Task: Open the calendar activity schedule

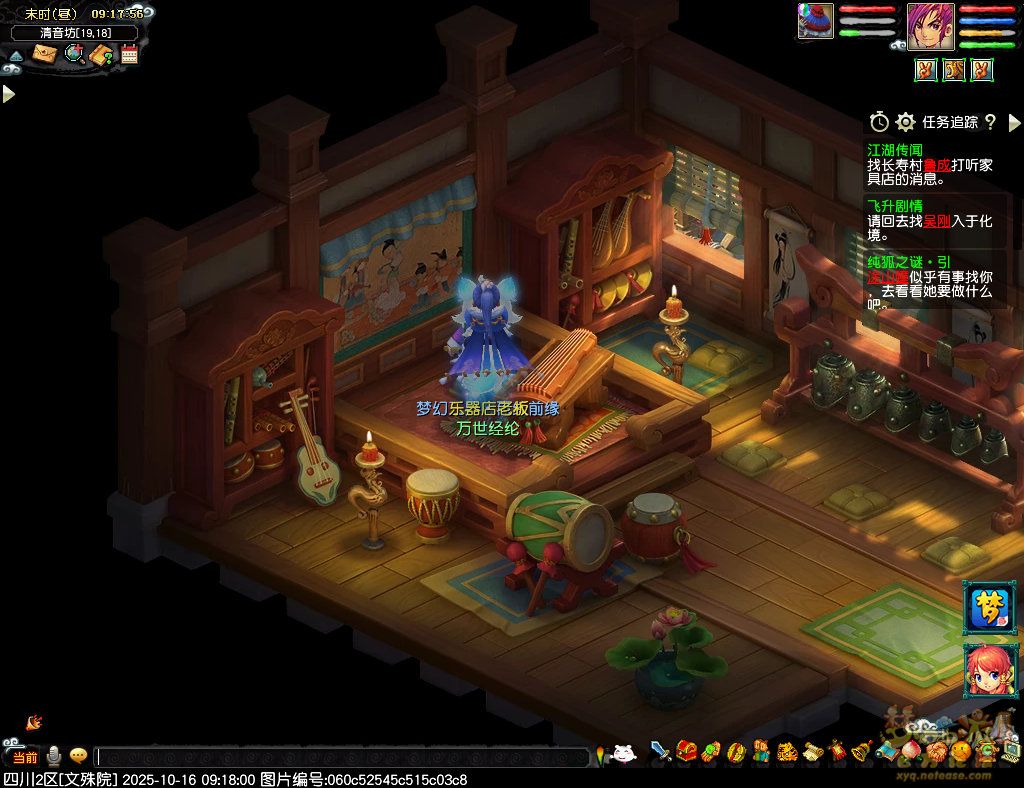Action: coord(129,54)
